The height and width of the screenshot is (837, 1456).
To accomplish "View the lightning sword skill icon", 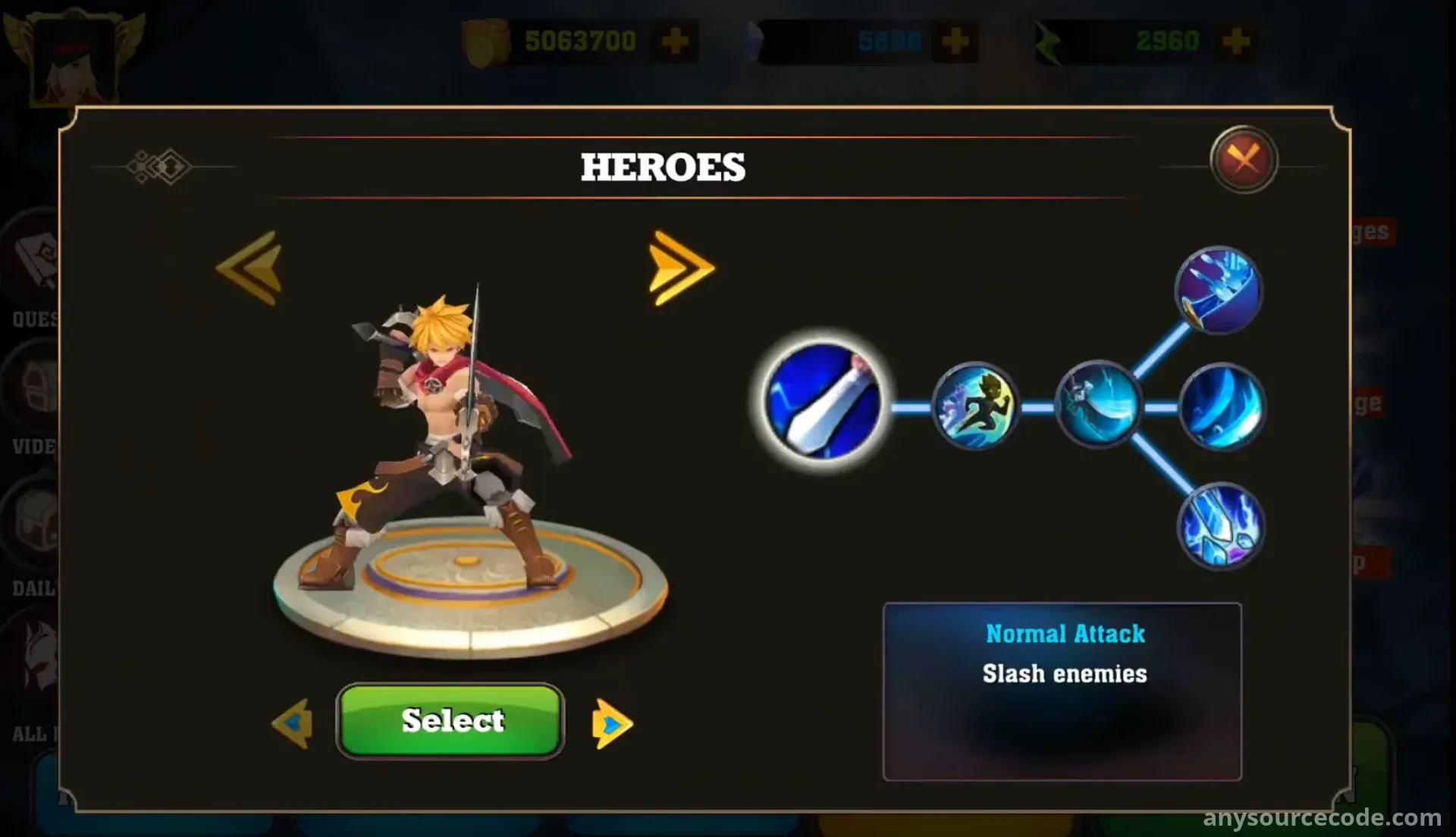I will point(1220,526).
